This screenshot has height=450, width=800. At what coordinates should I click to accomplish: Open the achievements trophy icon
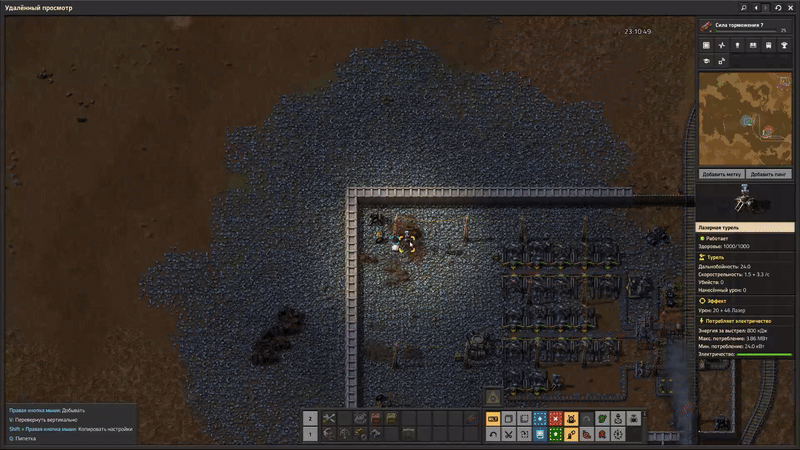click(x=784, y=45)
